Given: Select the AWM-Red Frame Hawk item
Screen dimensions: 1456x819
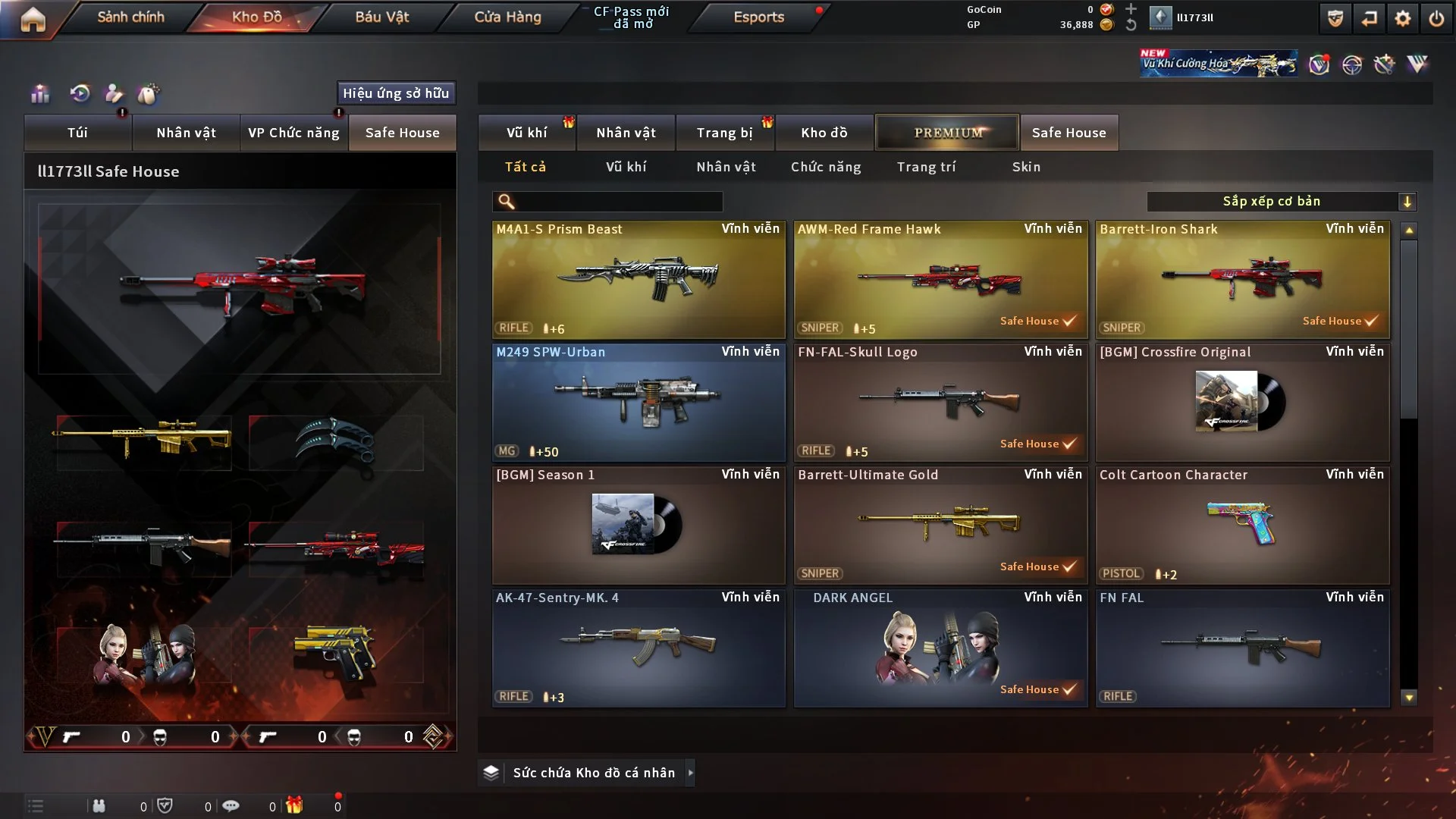Looking at the screenshot, I should pos(940,279).
